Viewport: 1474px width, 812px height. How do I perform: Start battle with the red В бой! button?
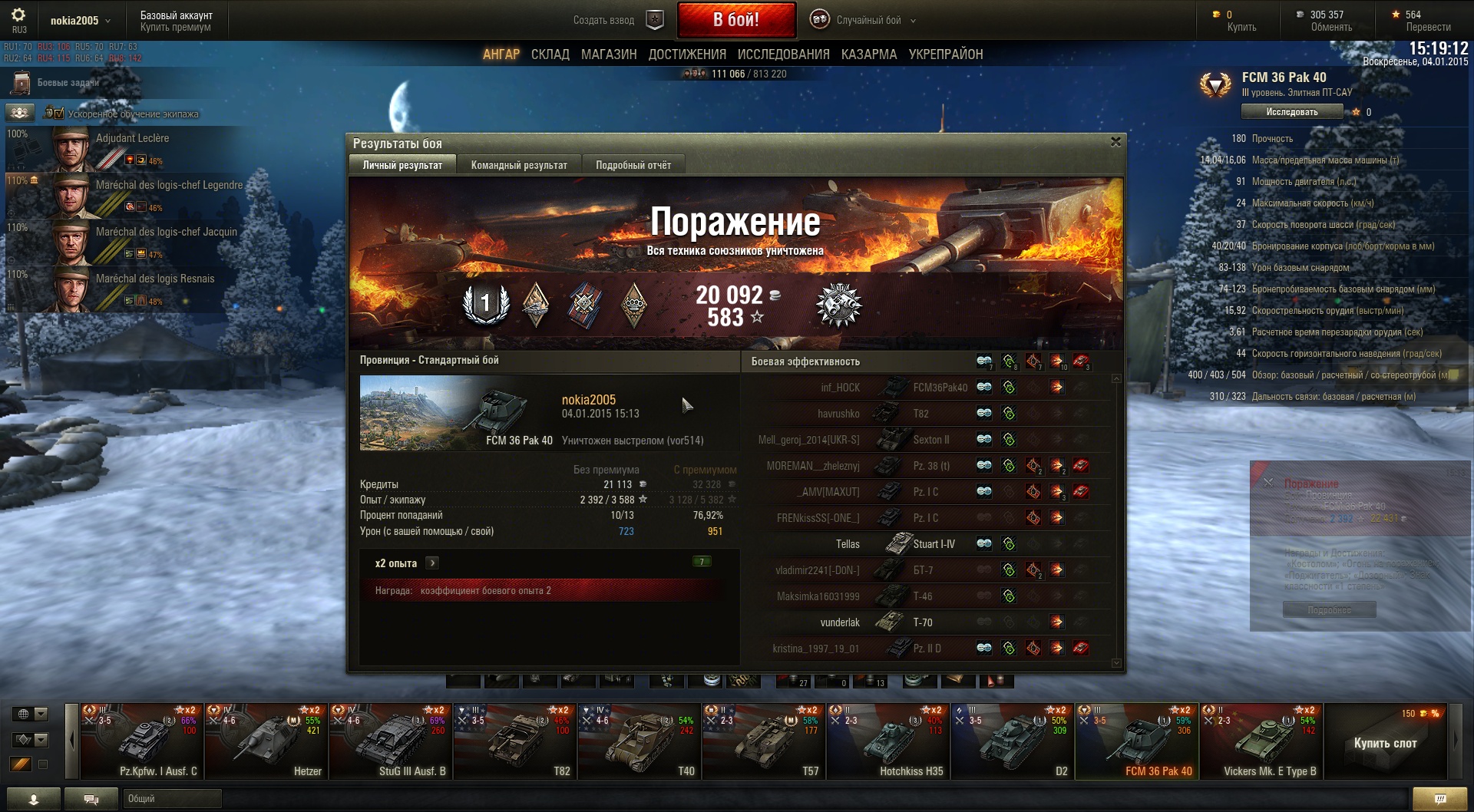coord(736,20)
